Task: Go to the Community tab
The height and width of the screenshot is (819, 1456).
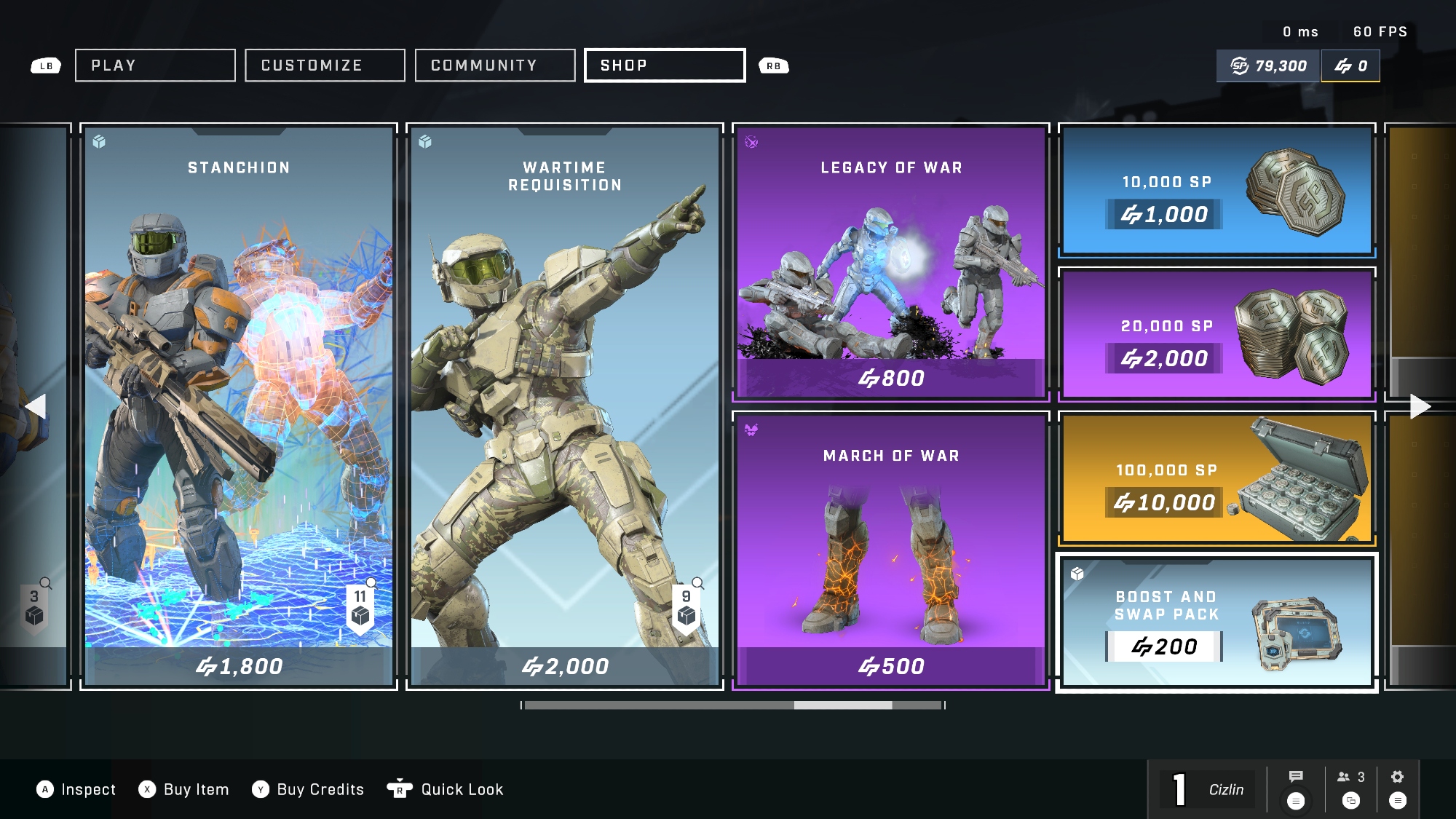Action: [x=495, y=66]
